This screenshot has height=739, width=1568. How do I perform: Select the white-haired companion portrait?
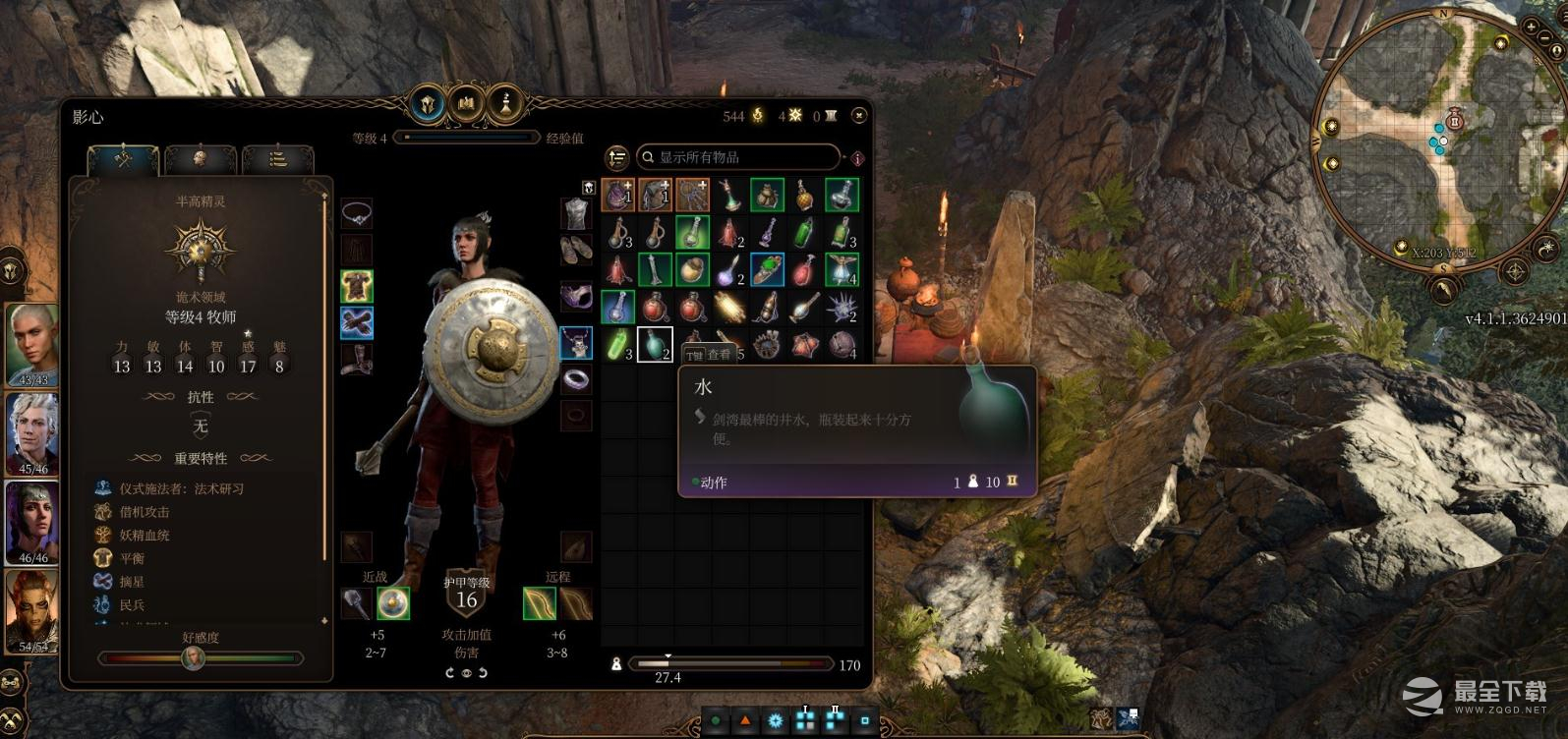(x=32, y=432)
